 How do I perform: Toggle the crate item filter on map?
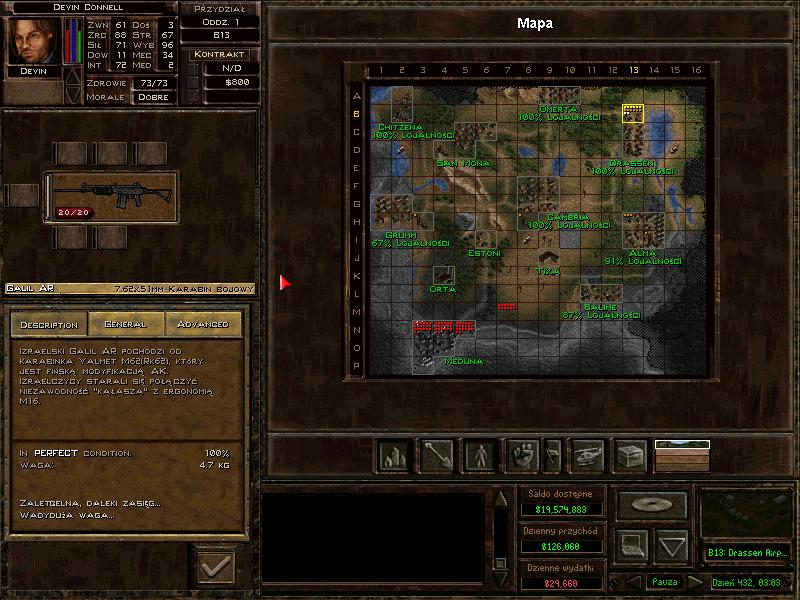630,457
